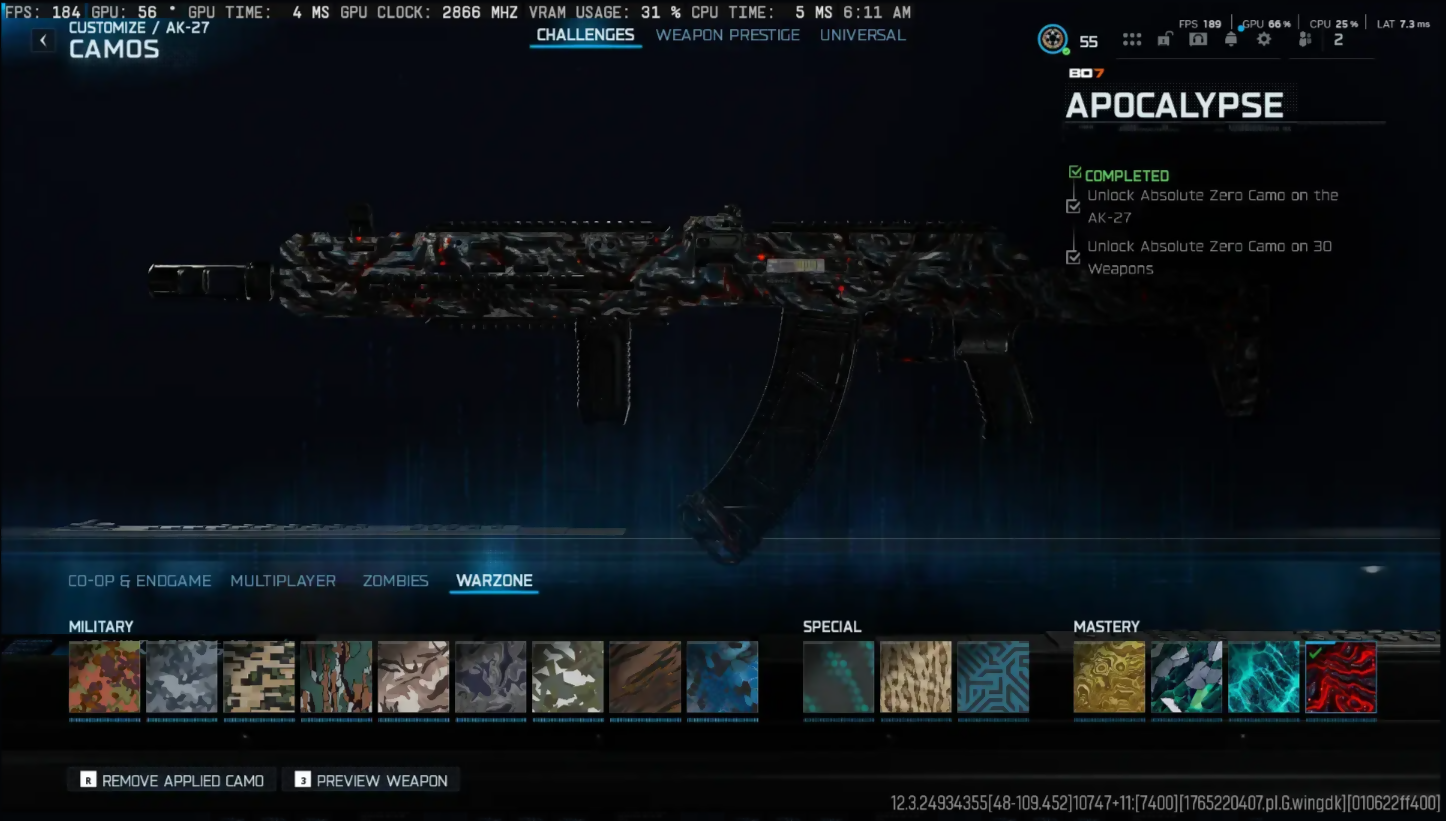Select the Warzone camo category
The width and height of the screenshot is (1446, 821).
494,581
